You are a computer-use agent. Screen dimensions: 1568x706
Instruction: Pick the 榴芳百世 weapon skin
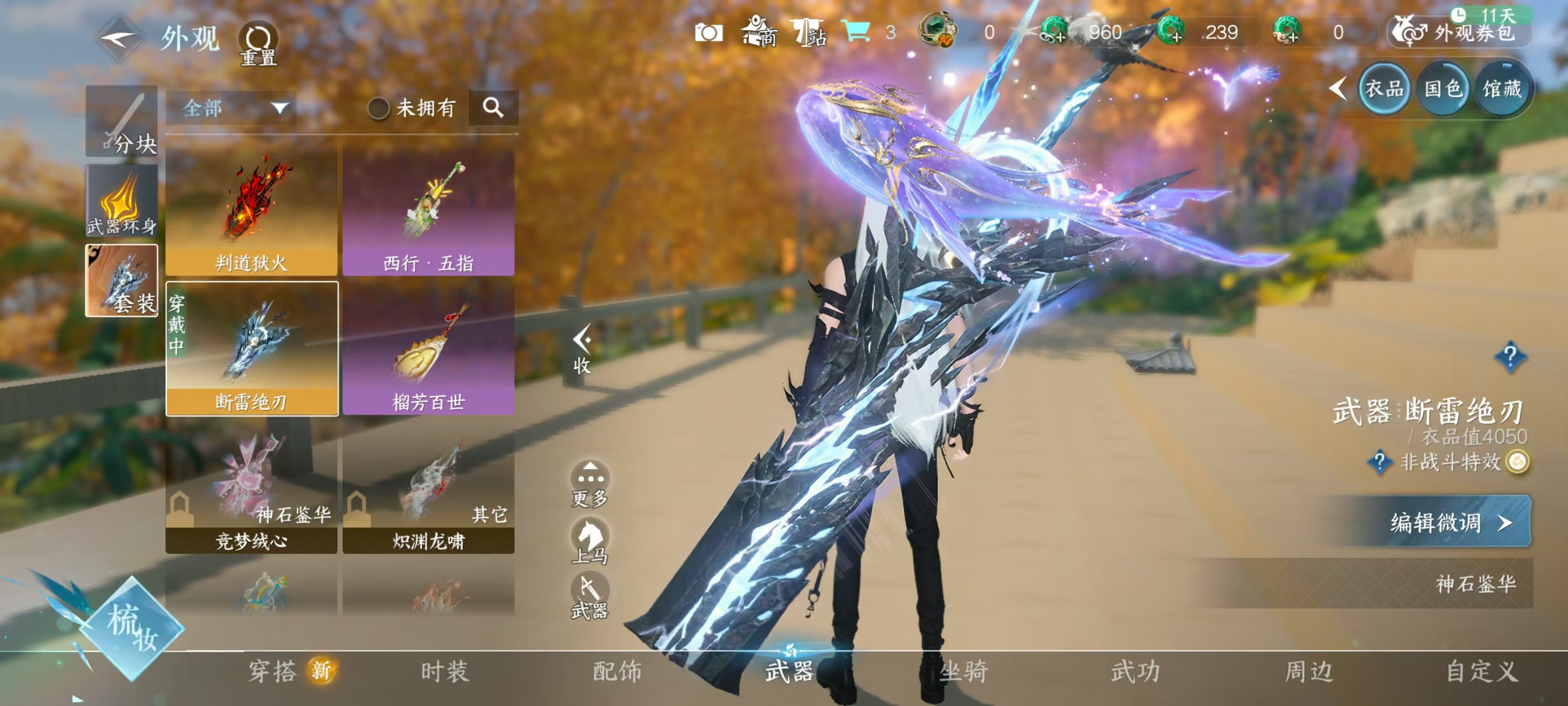428,349
